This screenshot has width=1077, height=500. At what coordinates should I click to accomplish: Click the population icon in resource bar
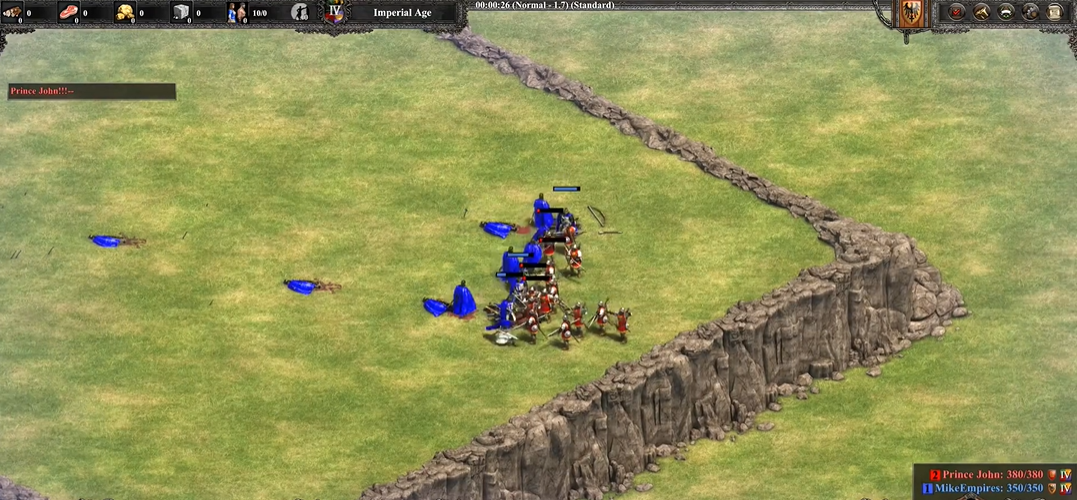238,13
